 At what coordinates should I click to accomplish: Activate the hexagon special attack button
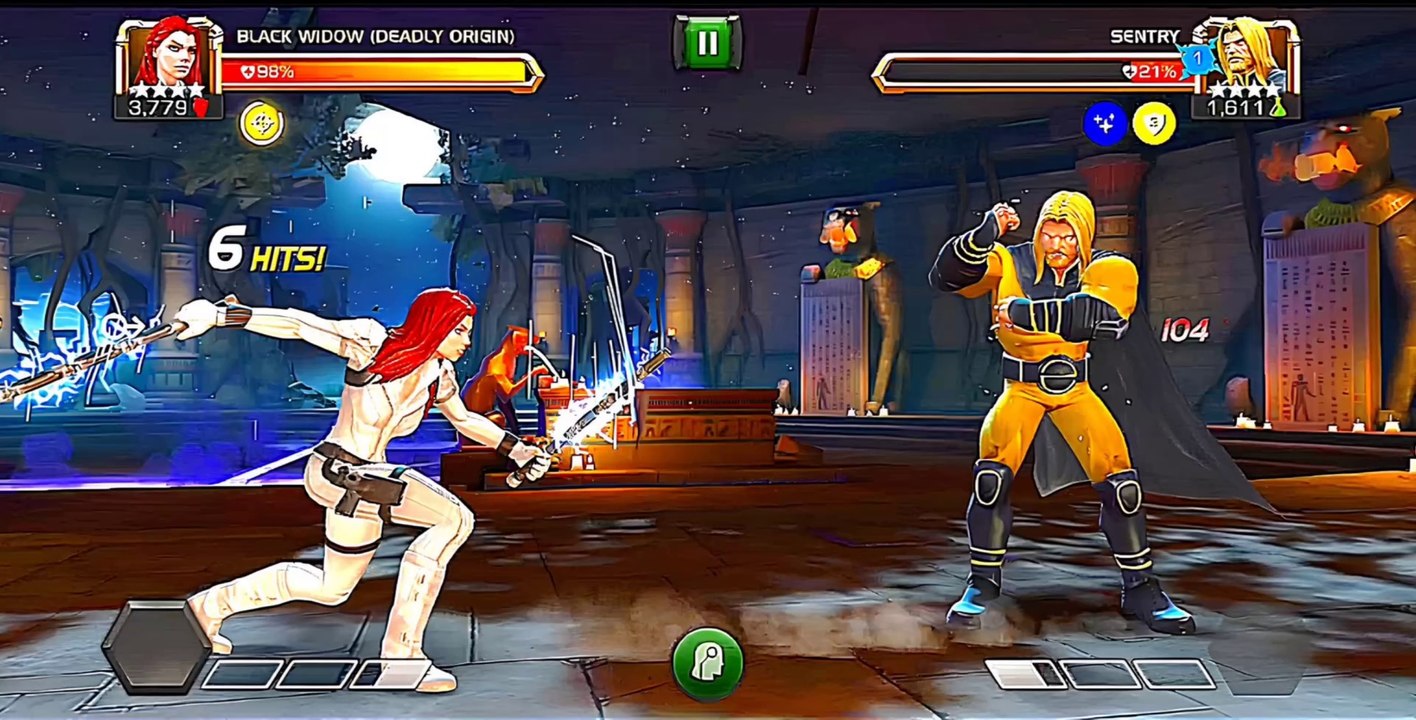click(x=157, y=646)
